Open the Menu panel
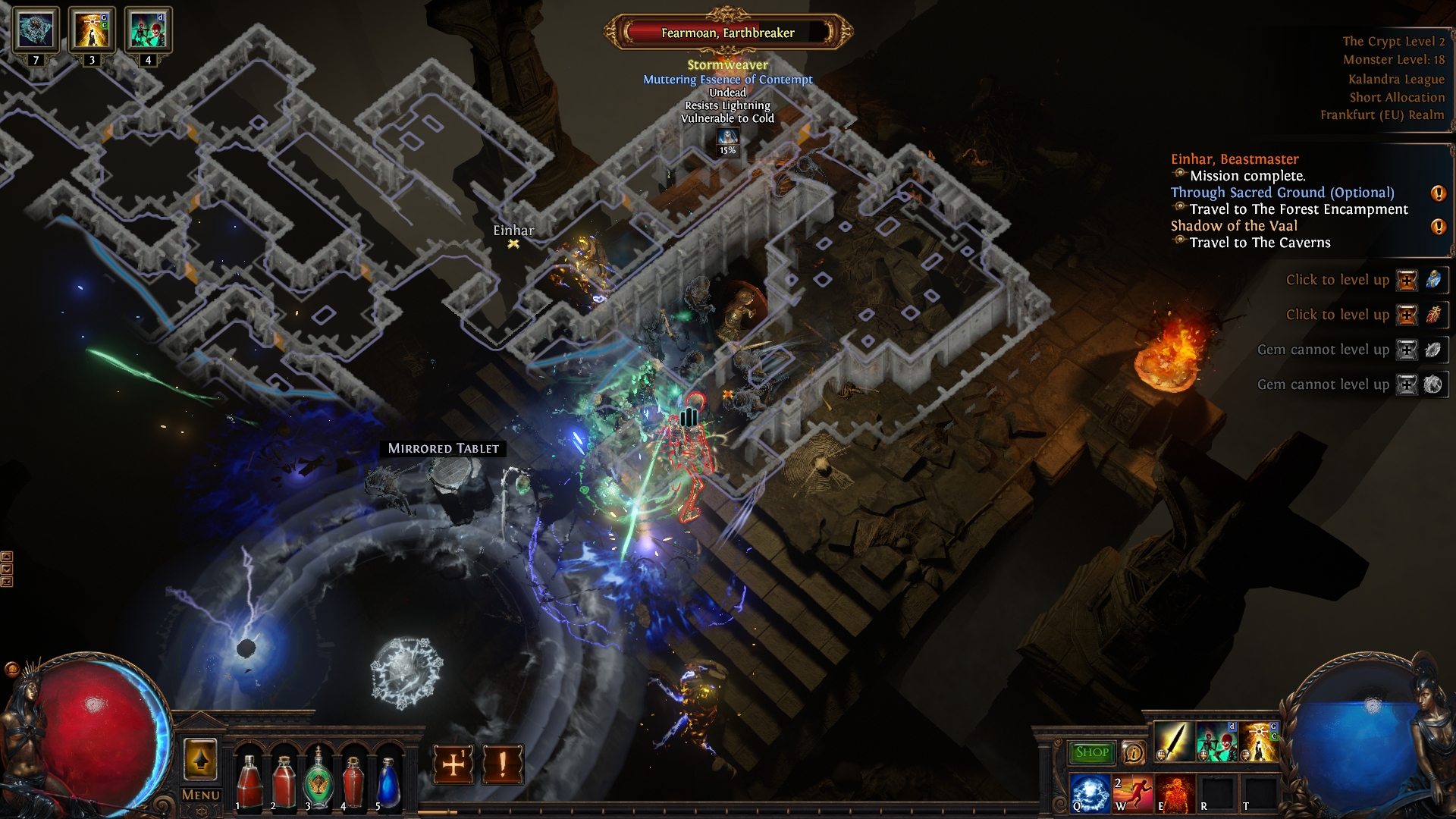 [x=199, y=795]
